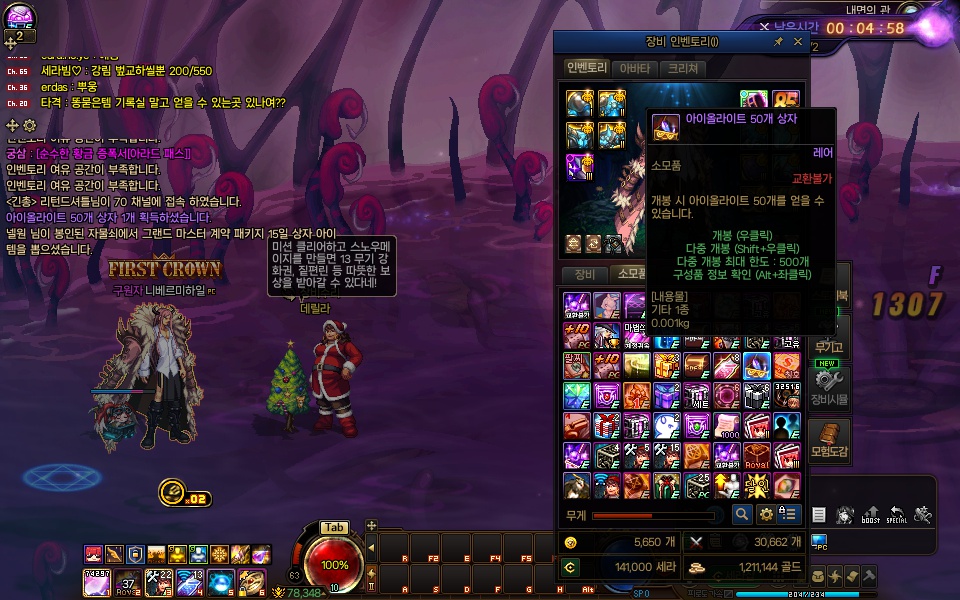Select the 인벤토리 tab

(587, 69)
